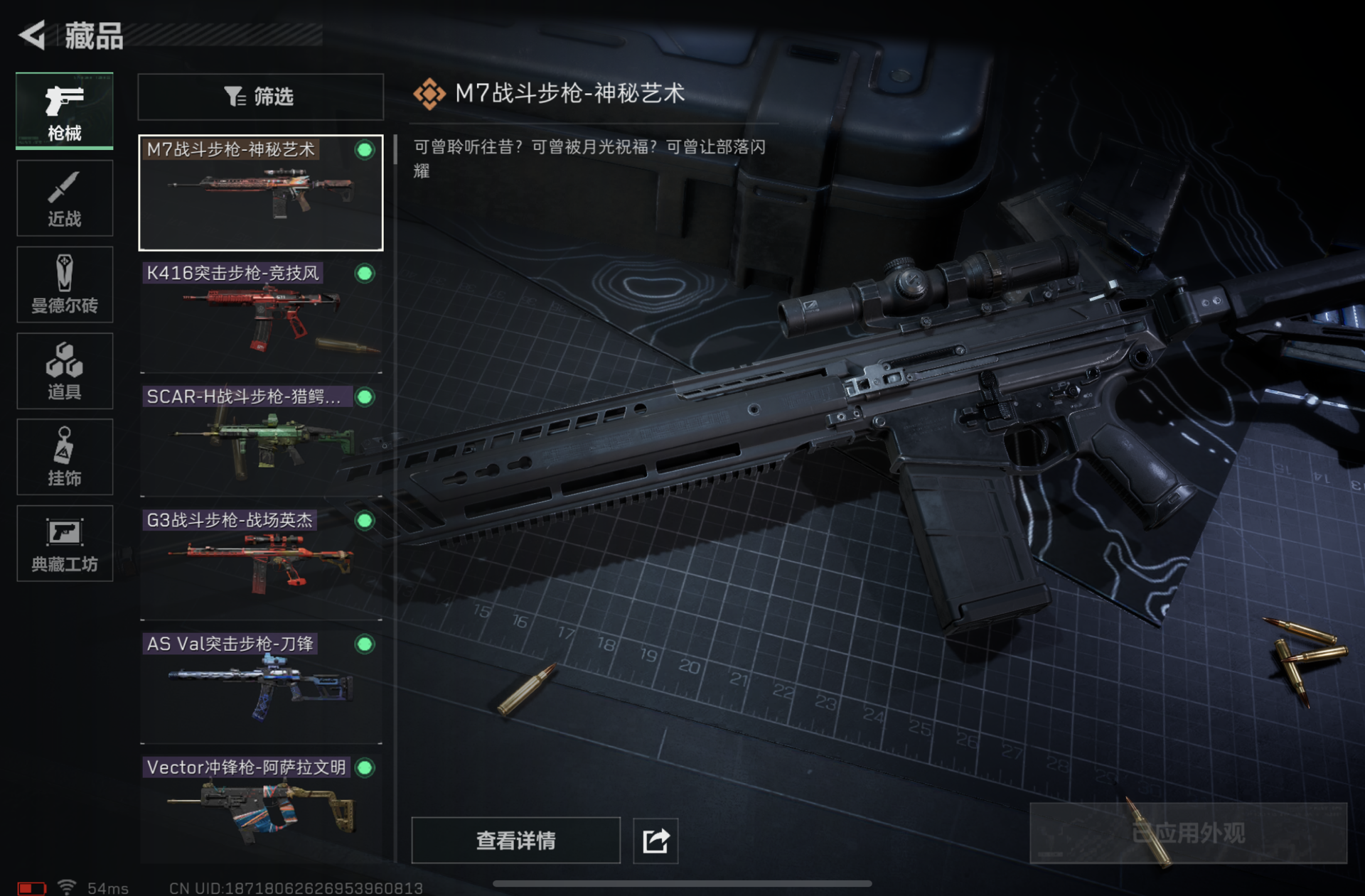Open the 挂饰 charms category
This screenshot has width=1365, height=896.
click(65, 457)
